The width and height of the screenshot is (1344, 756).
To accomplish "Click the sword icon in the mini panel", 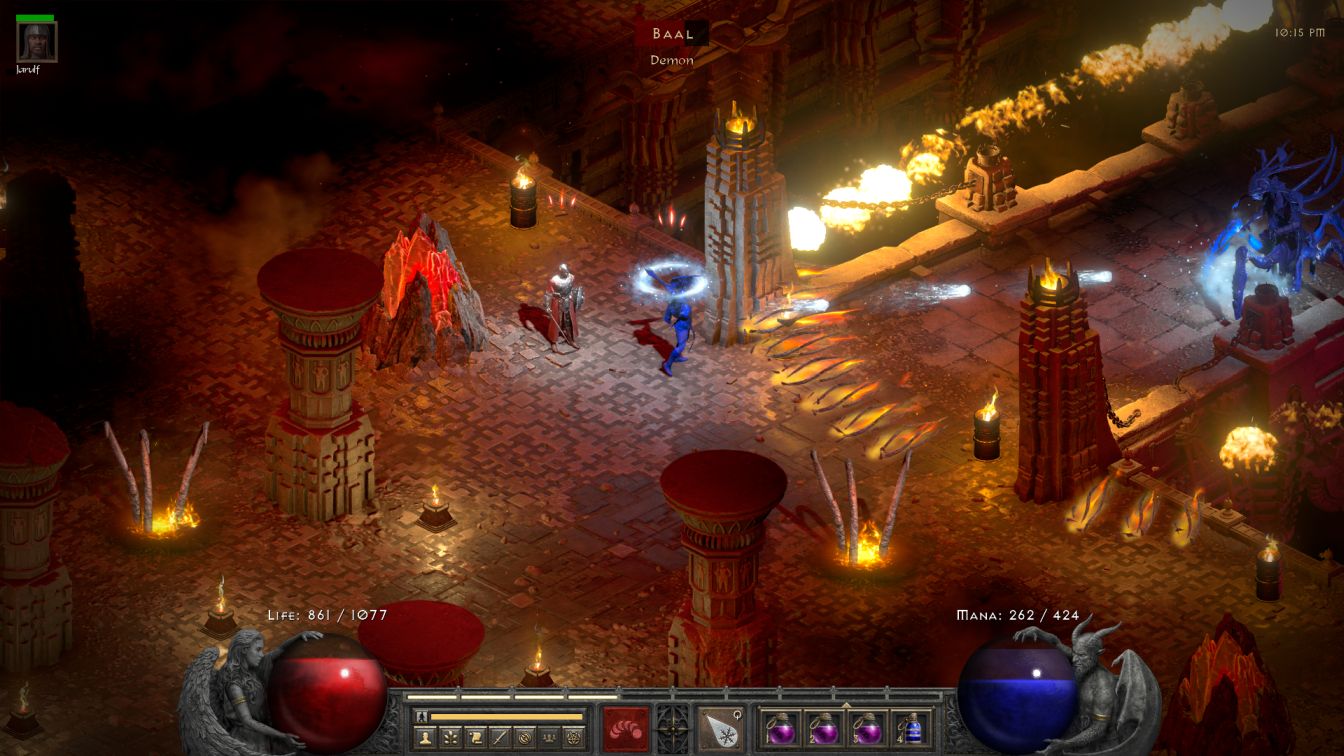I will pyautogui.click(x=500, y=738).
